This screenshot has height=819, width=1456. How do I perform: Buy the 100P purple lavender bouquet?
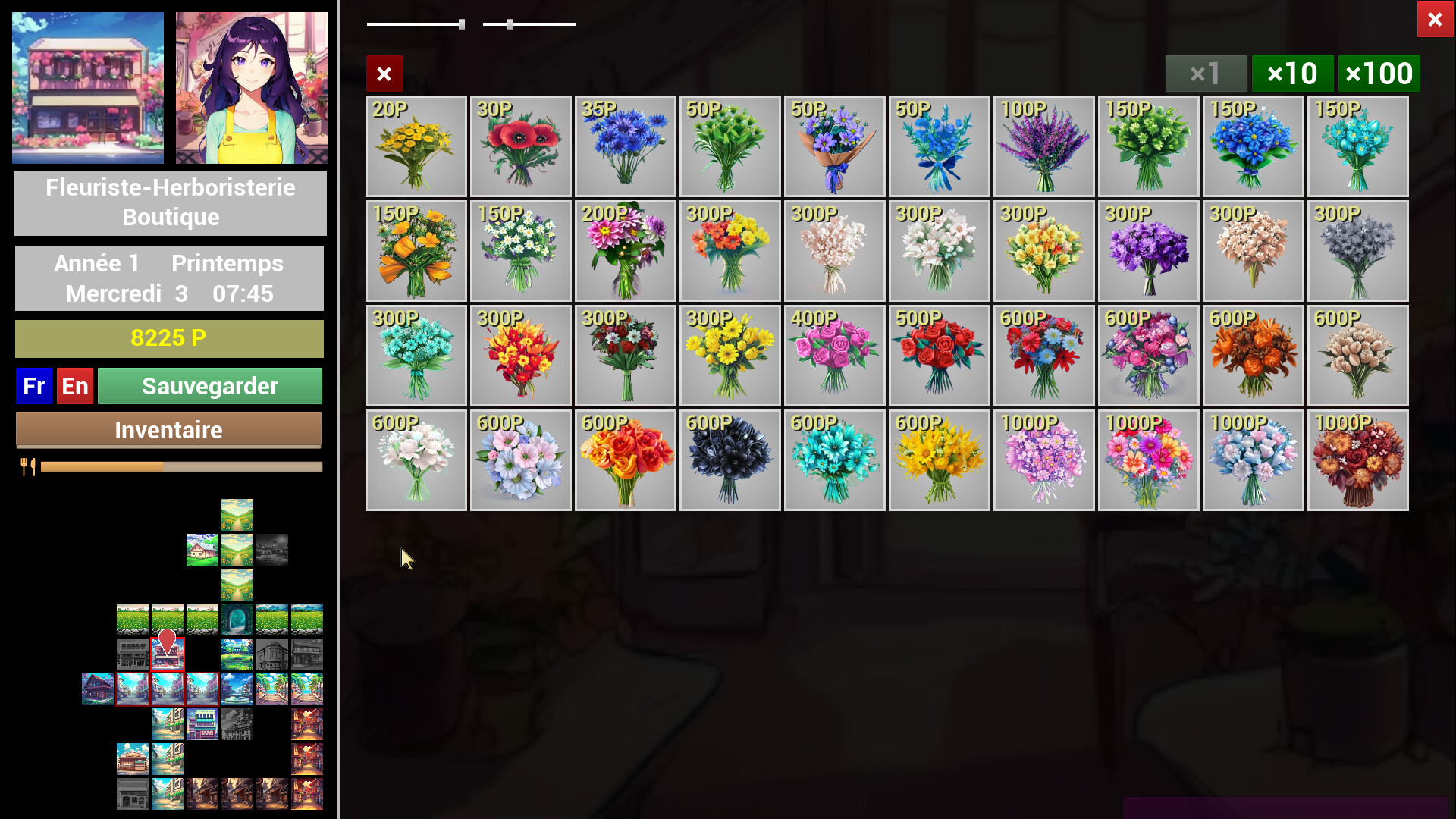pyautogui.click(x=1044, y=146)
